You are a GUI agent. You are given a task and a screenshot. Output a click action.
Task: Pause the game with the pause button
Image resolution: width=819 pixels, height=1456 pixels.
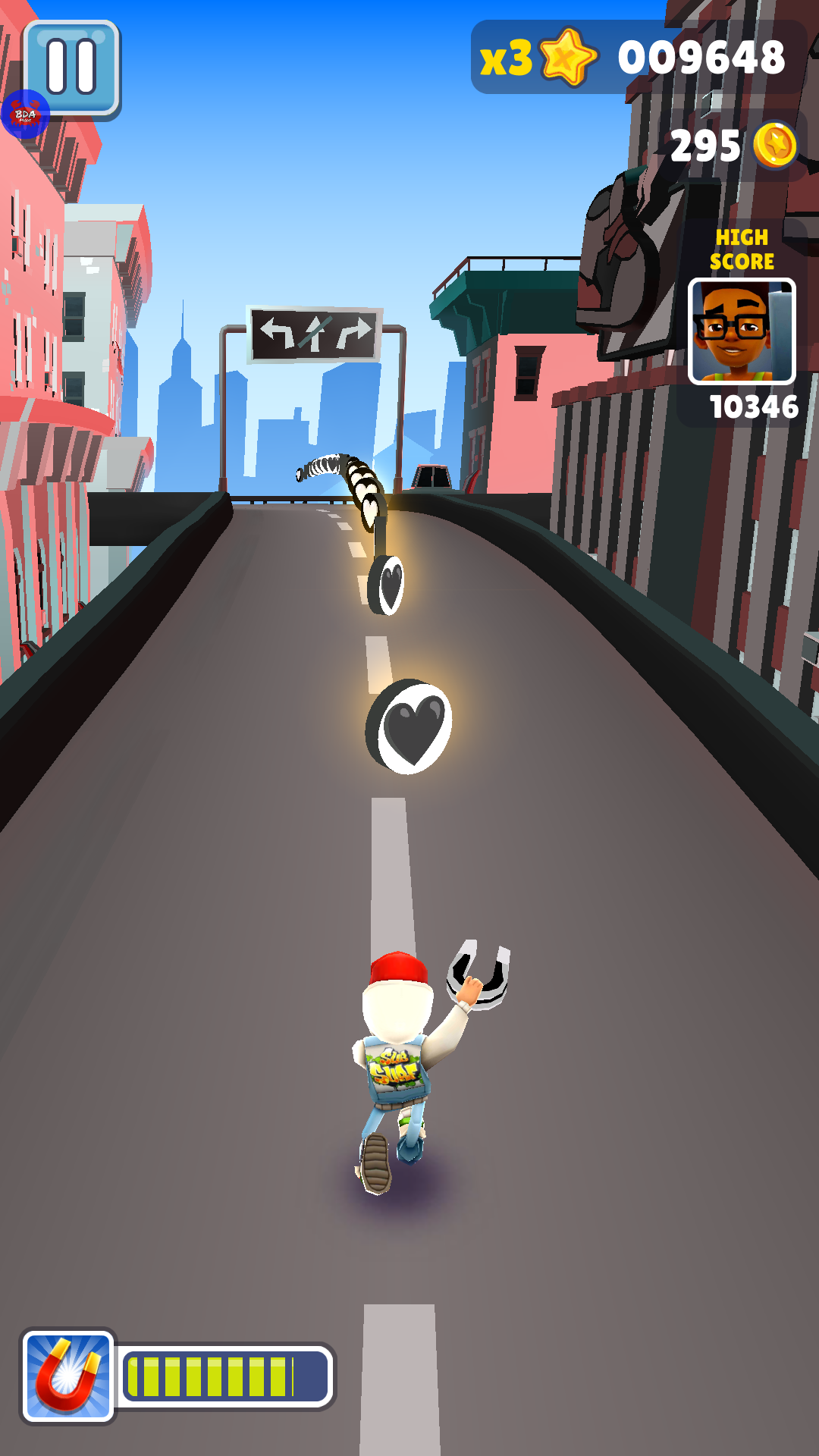tap(73, 67)
